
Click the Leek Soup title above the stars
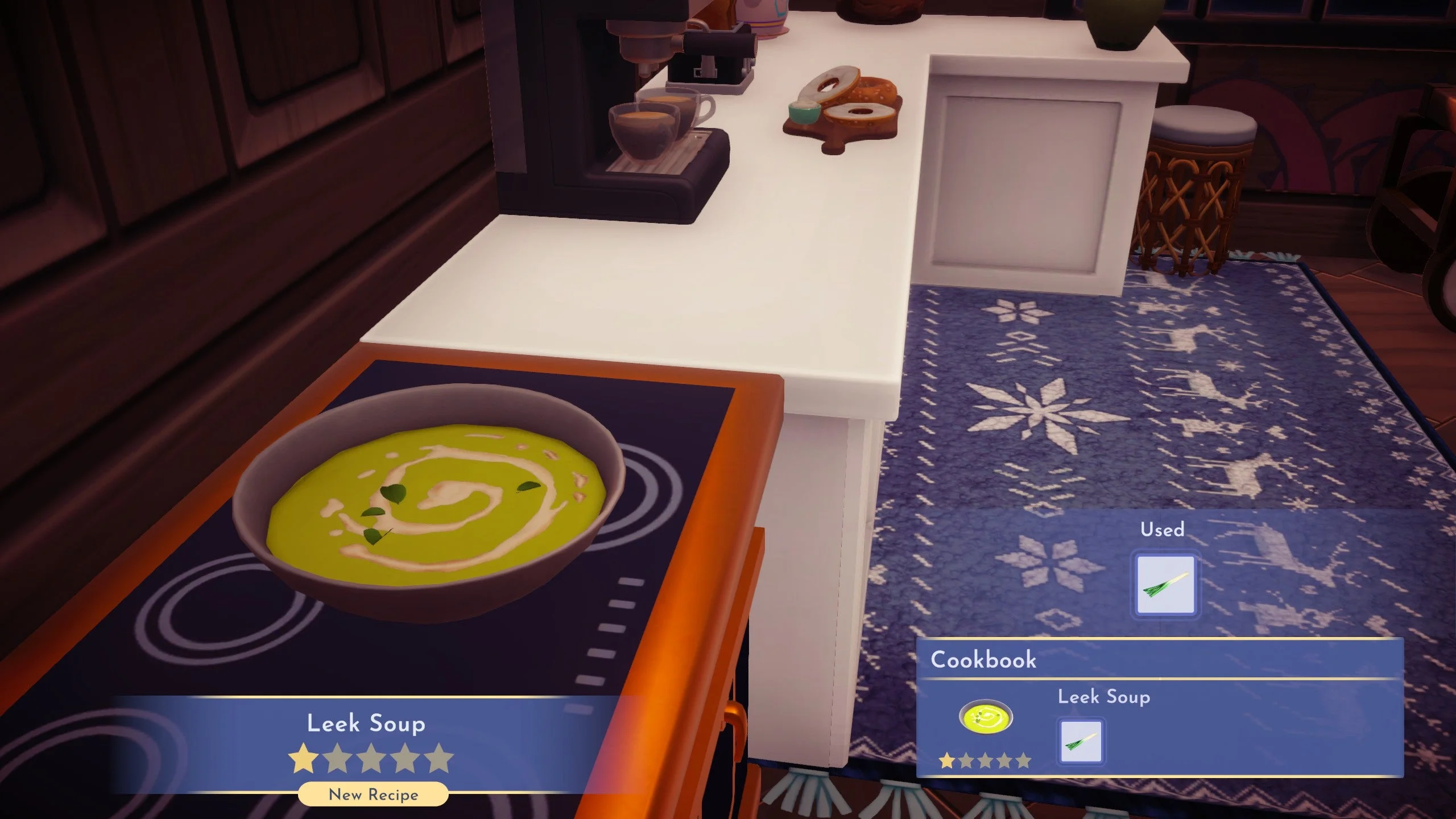[x=366, y=724]
